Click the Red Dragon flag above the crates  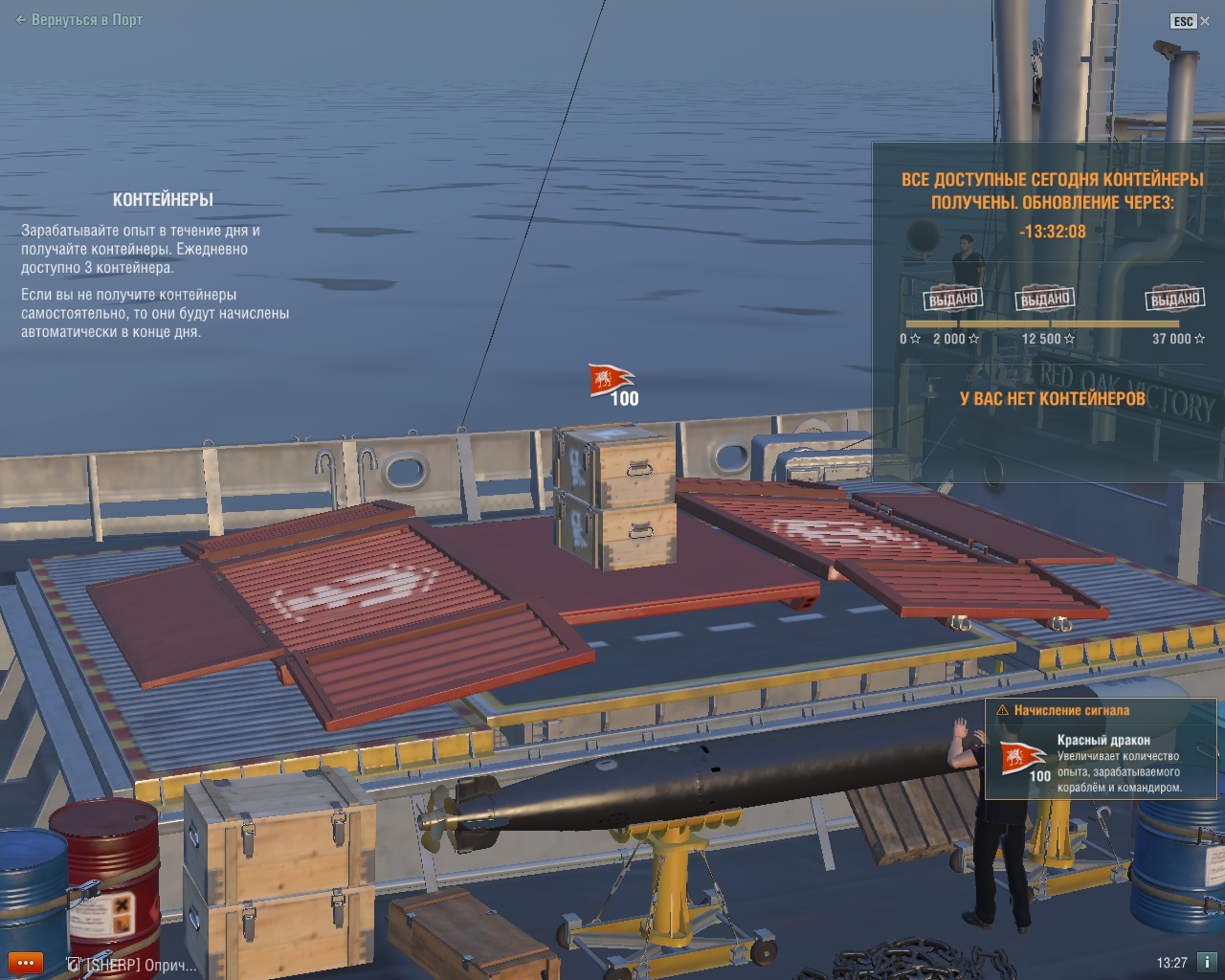pos(611,380)
